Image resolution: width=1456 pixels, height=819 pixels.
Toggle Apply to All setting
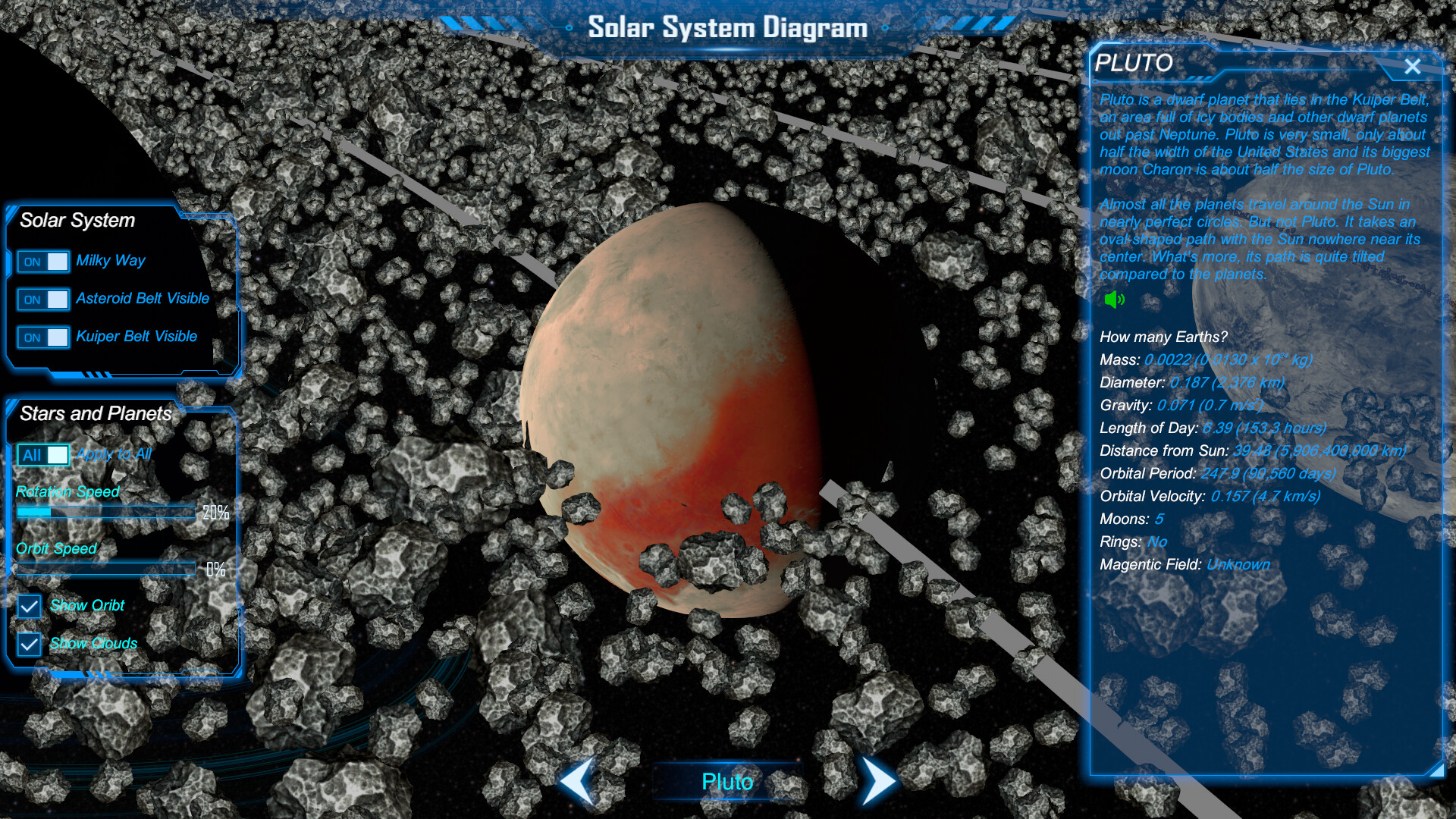point(43,454)
